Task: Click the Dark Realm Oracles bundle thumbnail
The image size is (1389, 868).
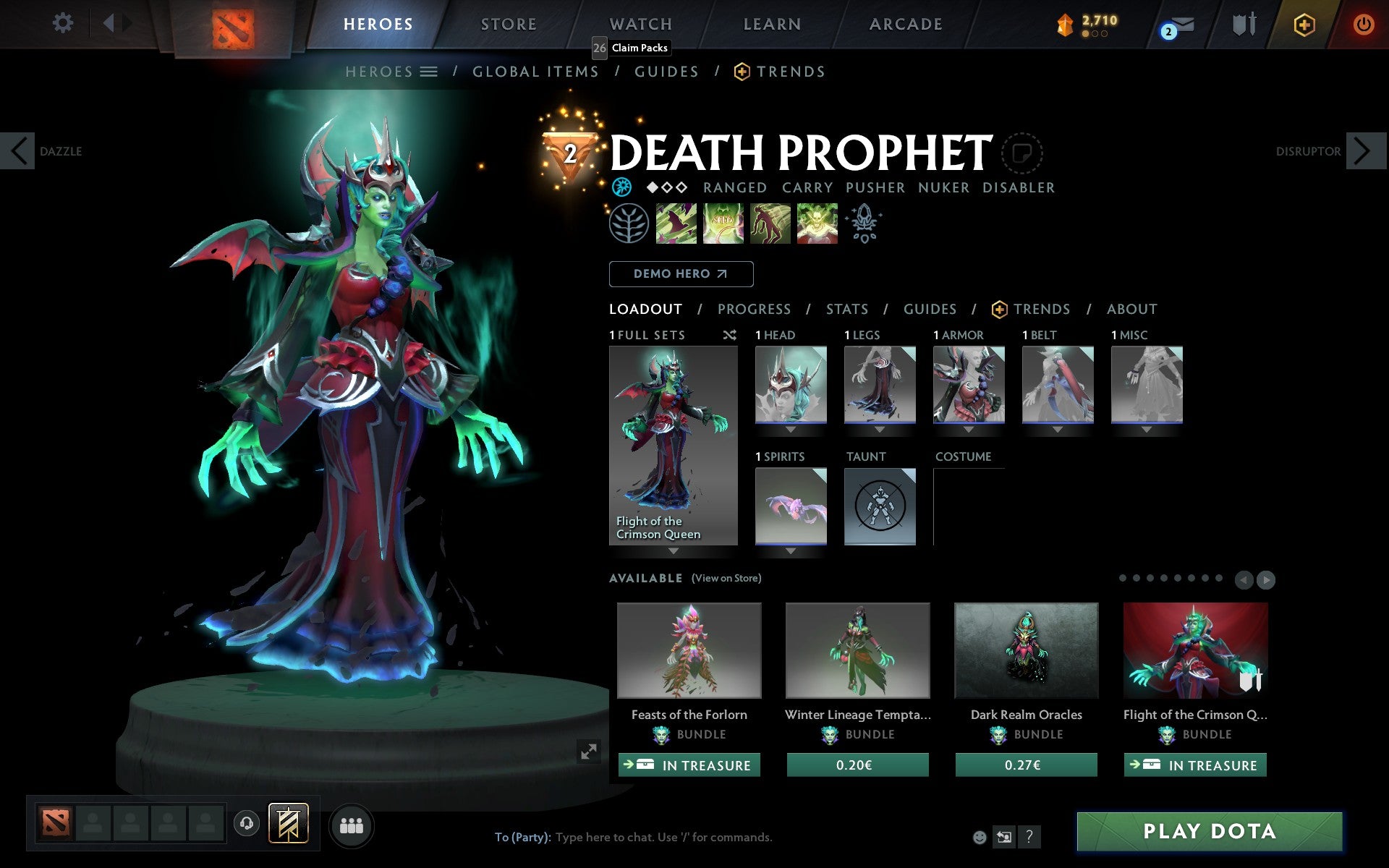Action: [x=1025, y=650]
